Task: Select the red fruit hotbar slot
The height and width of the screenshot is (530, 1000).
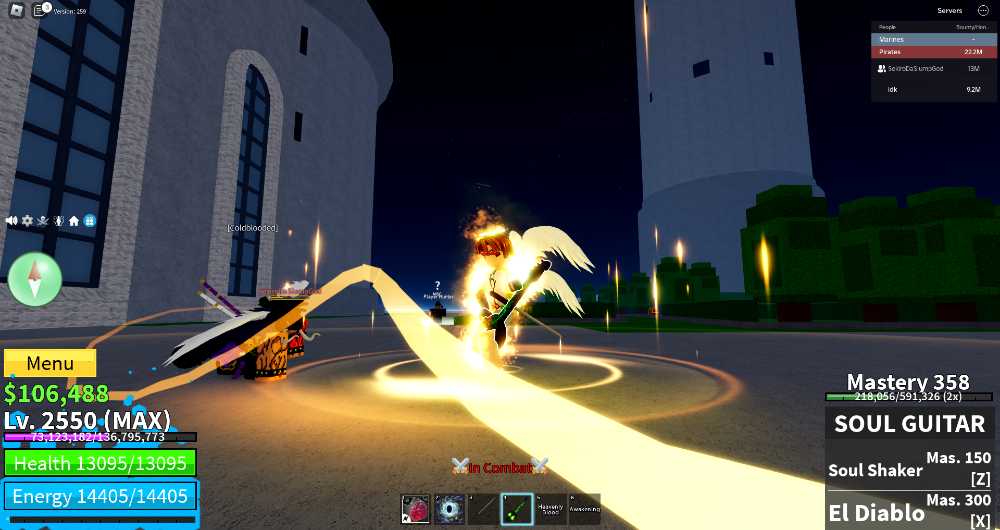Action: click(416, 509)
